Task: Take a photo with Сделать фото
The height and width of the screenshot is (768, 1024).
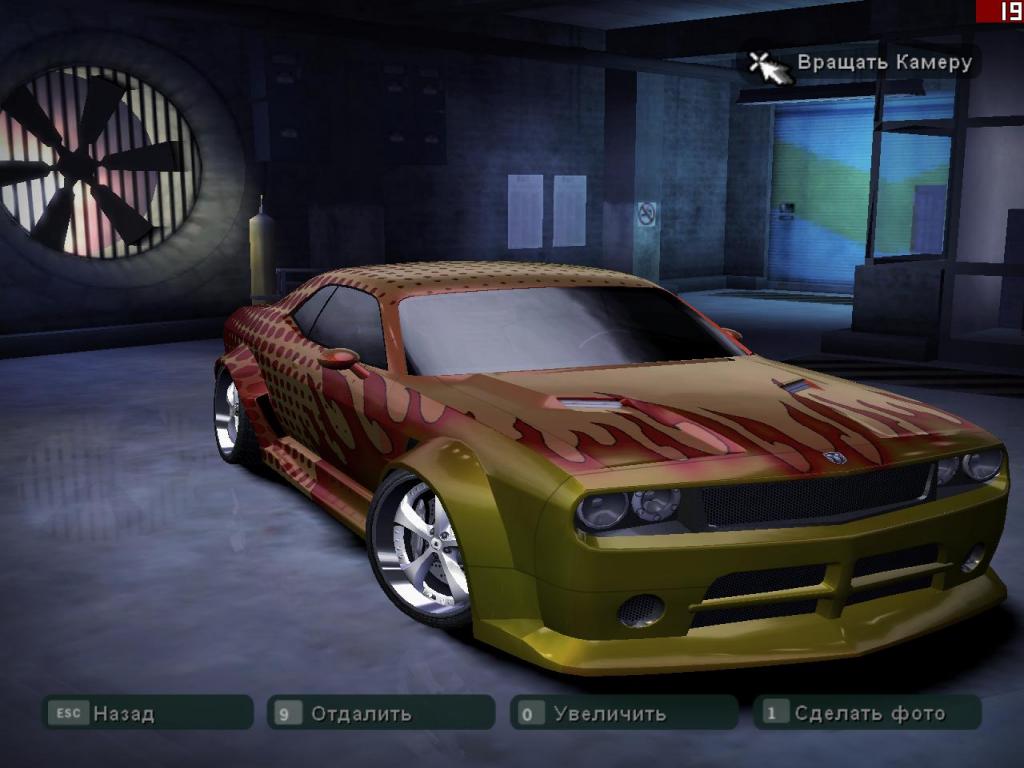Action: pos(867,713)
